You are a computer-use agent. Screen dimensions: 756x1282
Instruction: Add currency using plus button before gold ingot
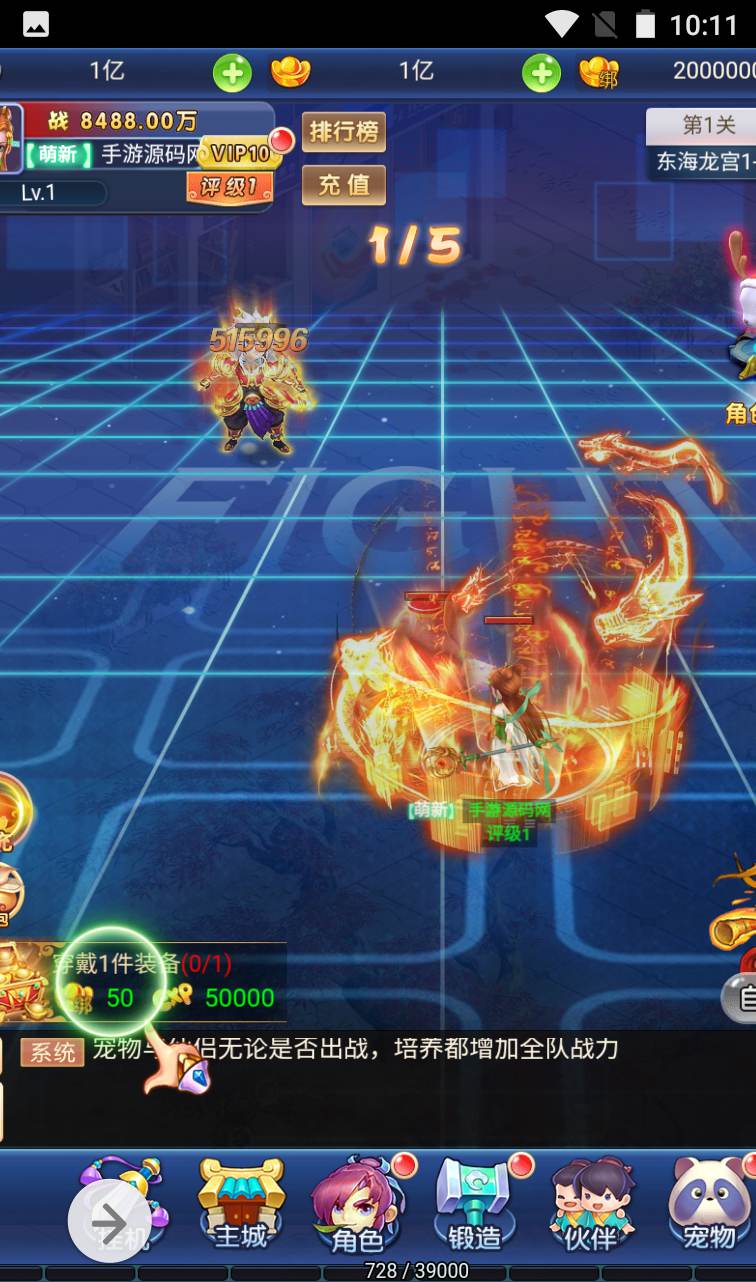pyautogui.click(x=232, y=72)
